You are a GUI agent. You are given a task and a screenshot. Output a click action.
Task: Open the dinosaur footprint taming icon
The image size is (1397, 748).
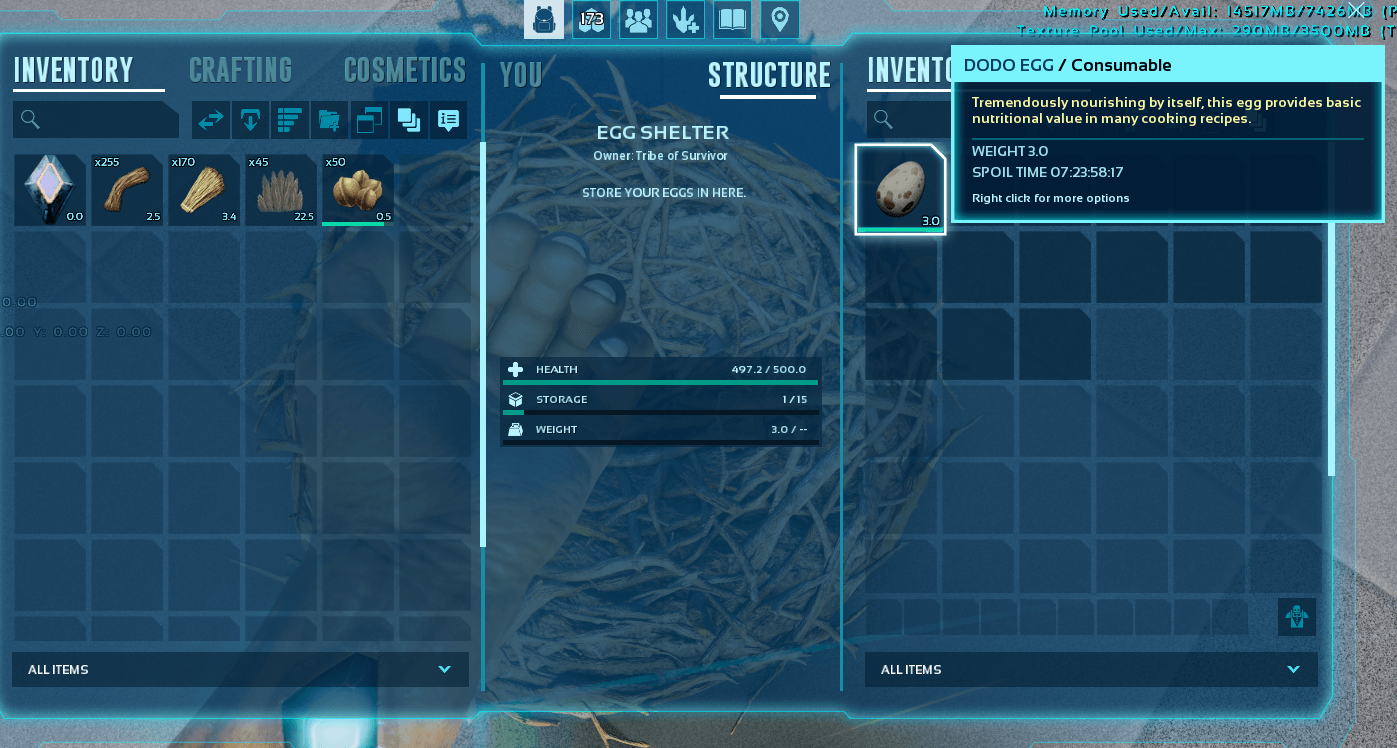pyautogui.click(x=685, y=19)
